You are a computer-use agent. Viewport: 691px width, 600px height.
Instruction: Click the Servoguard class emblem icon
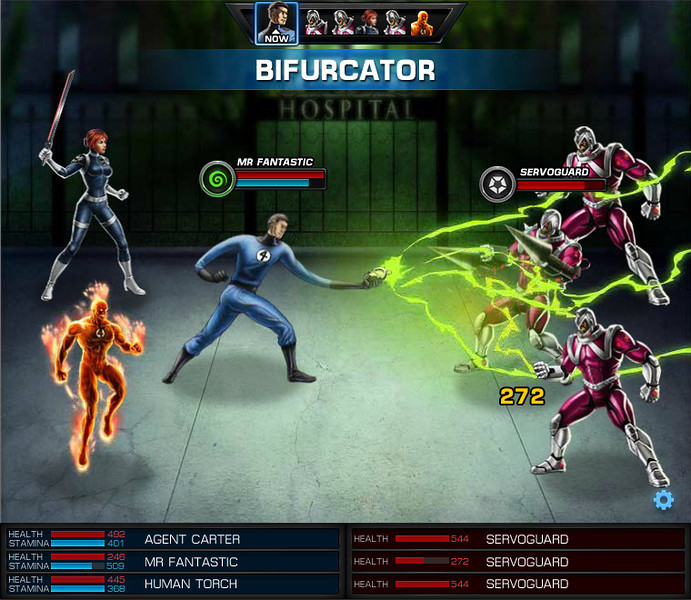497,184
